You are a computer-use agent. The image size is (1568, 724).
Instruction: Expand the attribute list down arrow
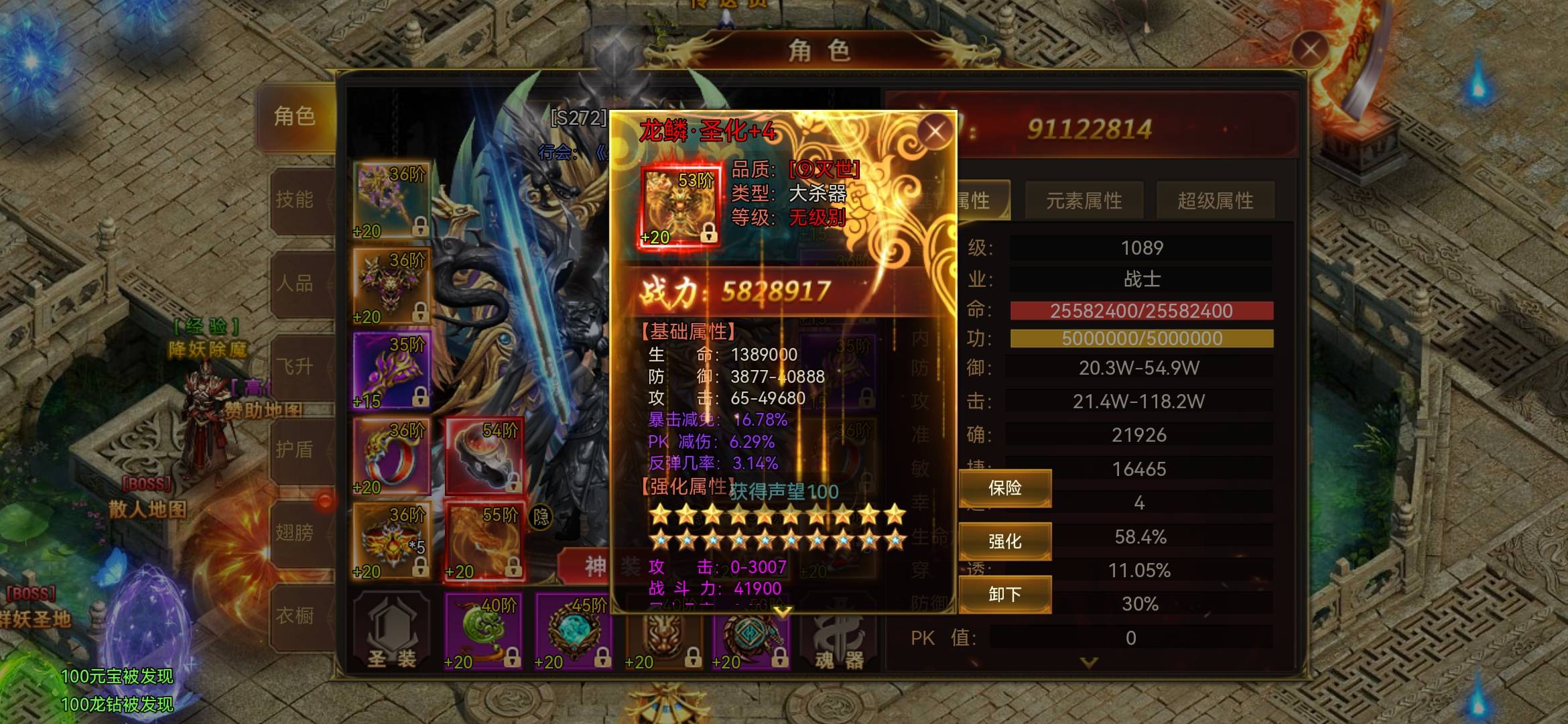point(1089,662)
